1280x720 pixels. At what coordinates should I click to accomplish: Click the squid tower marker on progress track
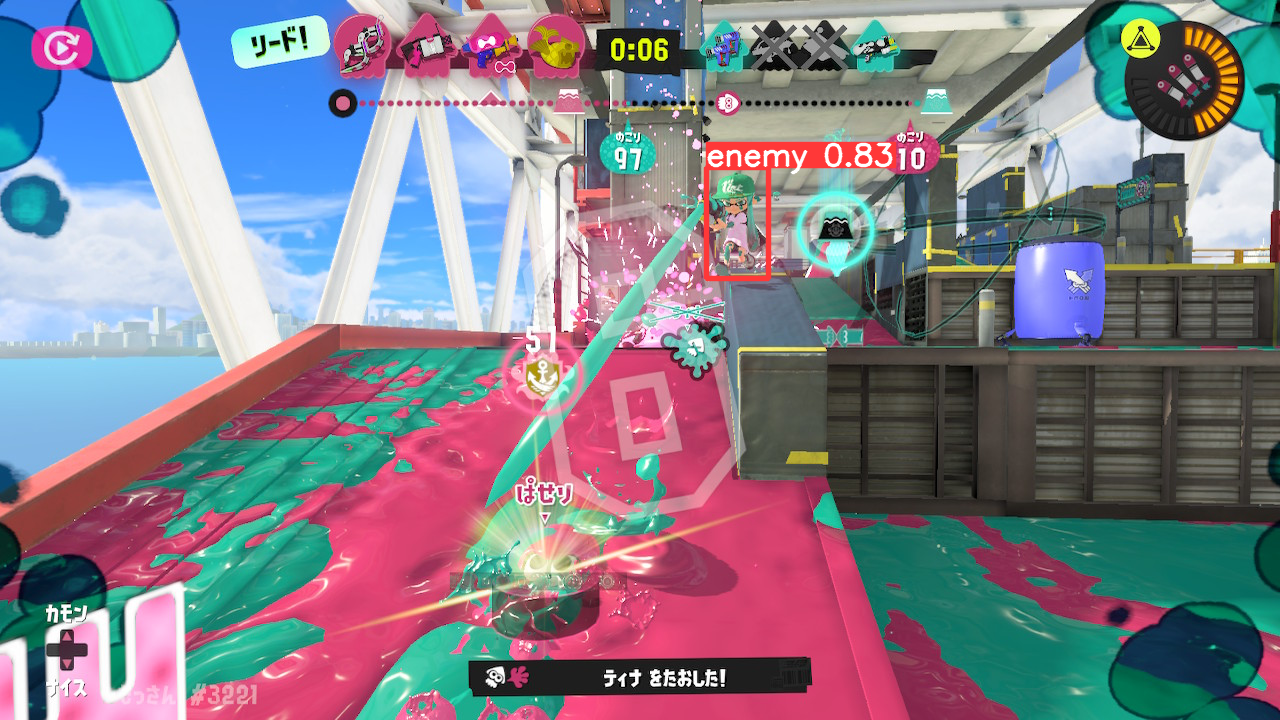click(x=727, y=102)
